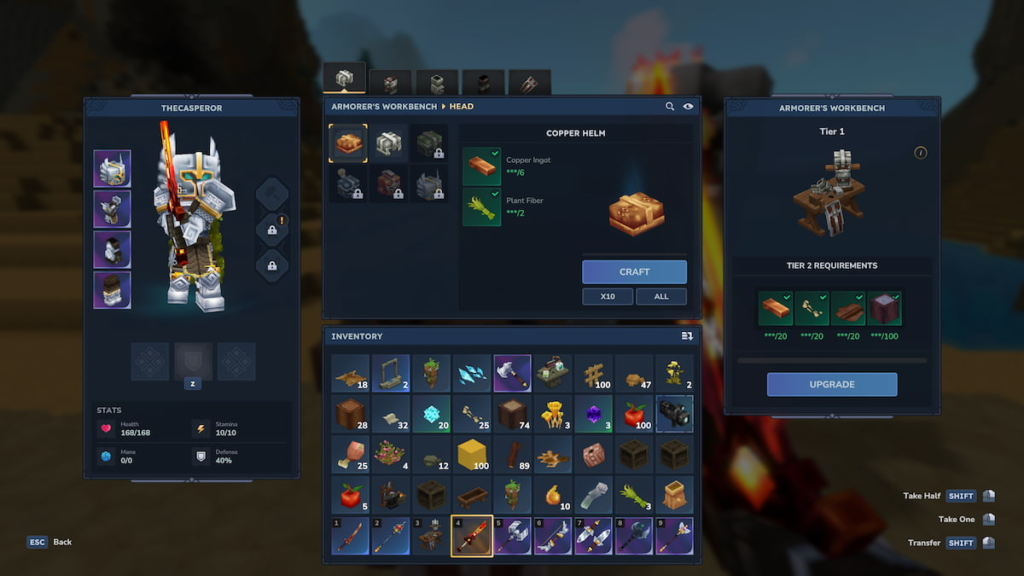Image resolution: width=1024 pixels, height=576 pixels.
Task: Select the wooden fence stack of 100
Action: coord(592,373)
